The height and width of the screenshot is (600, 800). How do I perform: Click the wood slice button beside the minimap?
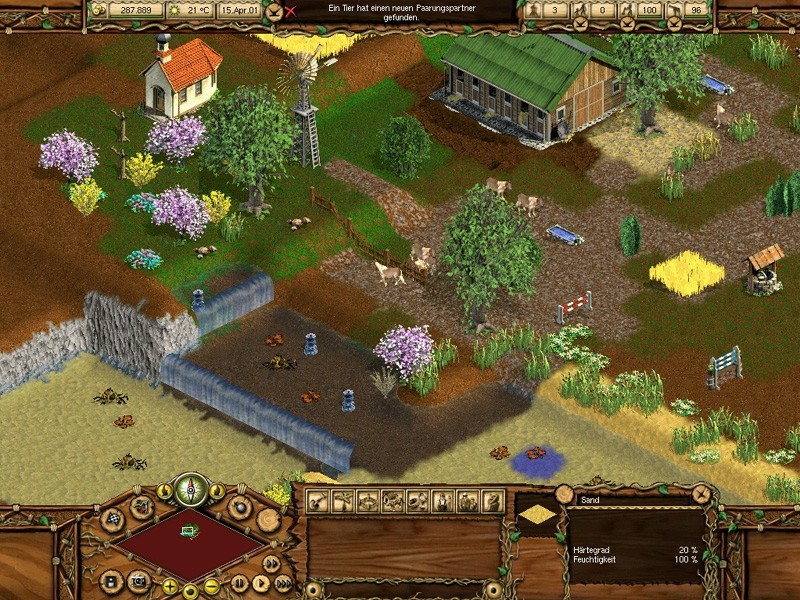coord(268,520)
